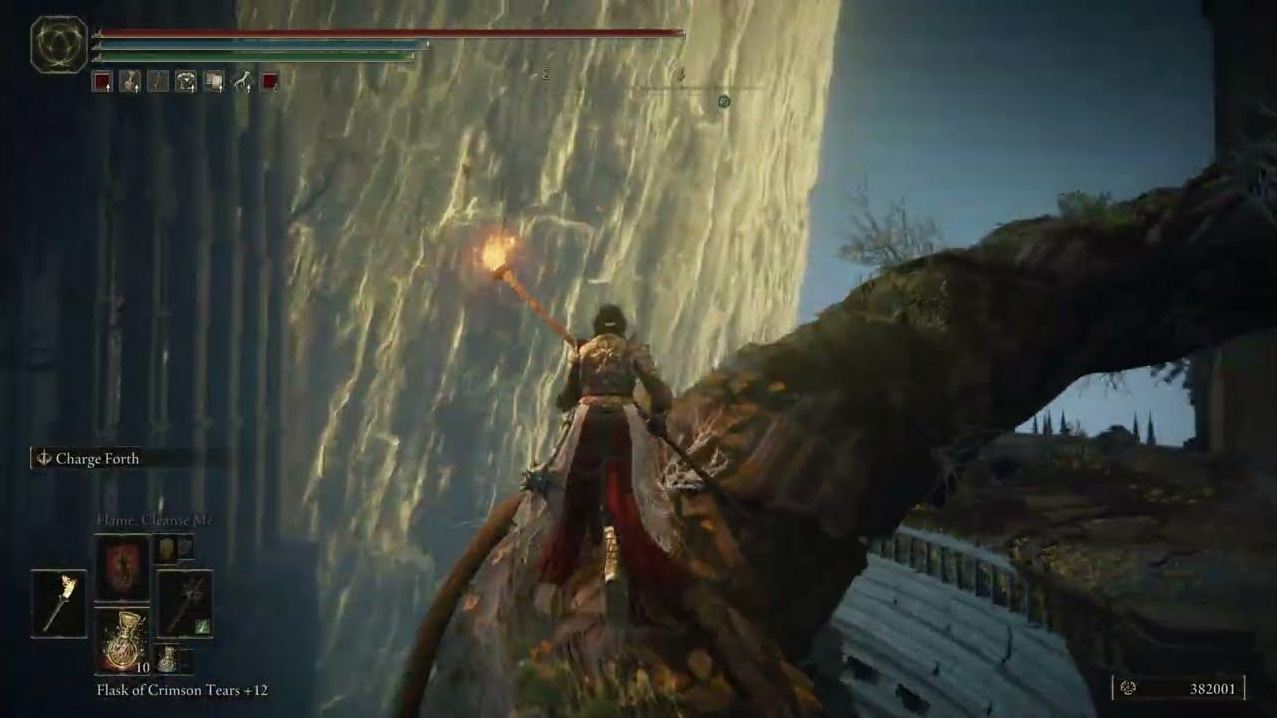The width and height of the screenshot is (1277, 718).
Task: Select the right-hand weapon slot
Action: pyautogui.click(x=185, y=603)
